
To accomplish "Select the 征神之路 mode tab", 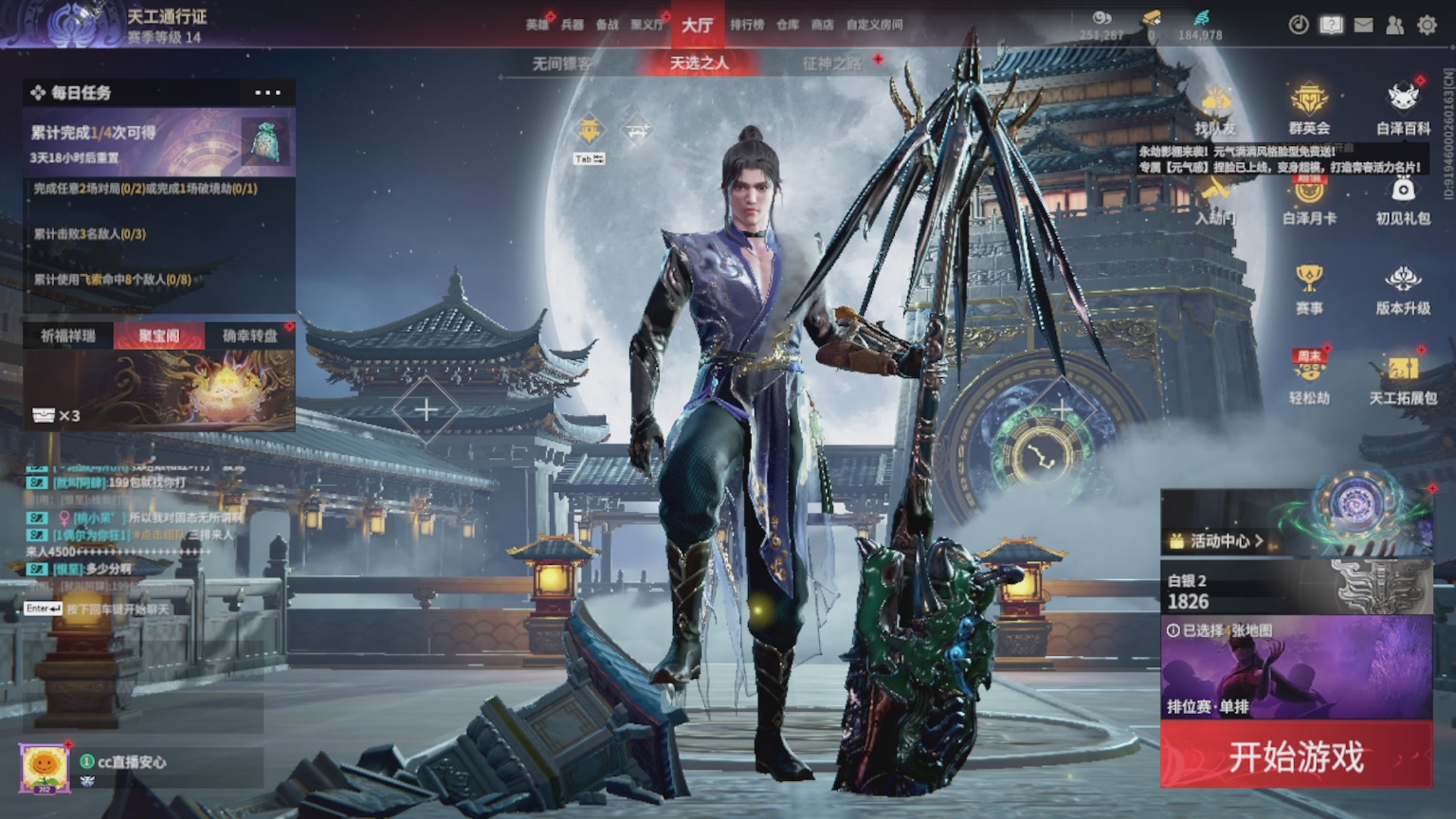I will [832, 64].
